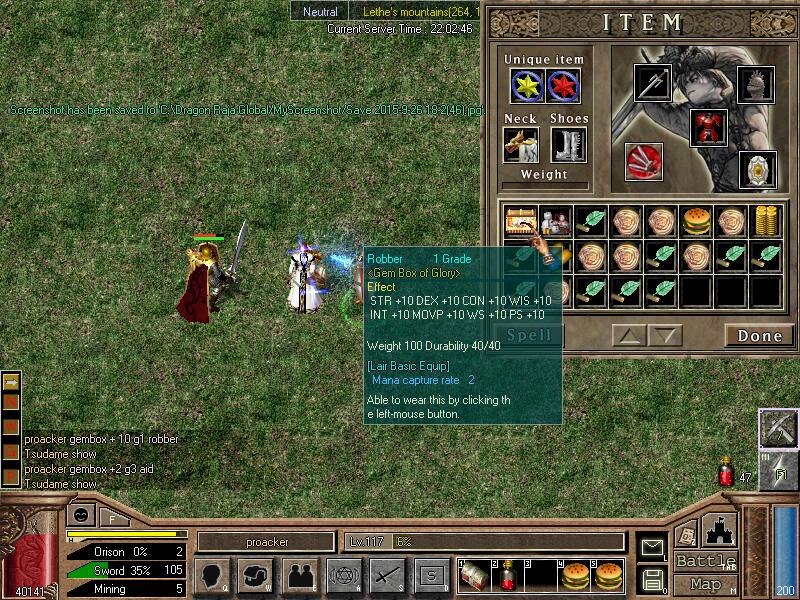Select the equipped helmet slot
Screen dimensions: 800x600
tap(755, 83)
